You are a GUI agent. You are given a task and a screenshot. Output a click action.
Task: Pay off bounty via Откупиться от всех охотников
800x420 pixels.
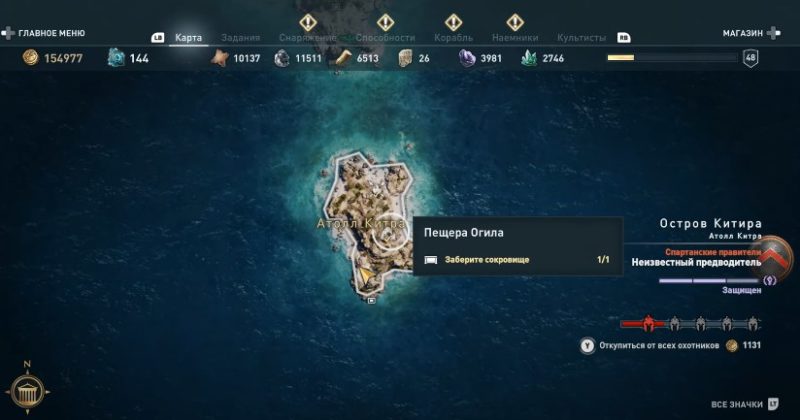656,345
